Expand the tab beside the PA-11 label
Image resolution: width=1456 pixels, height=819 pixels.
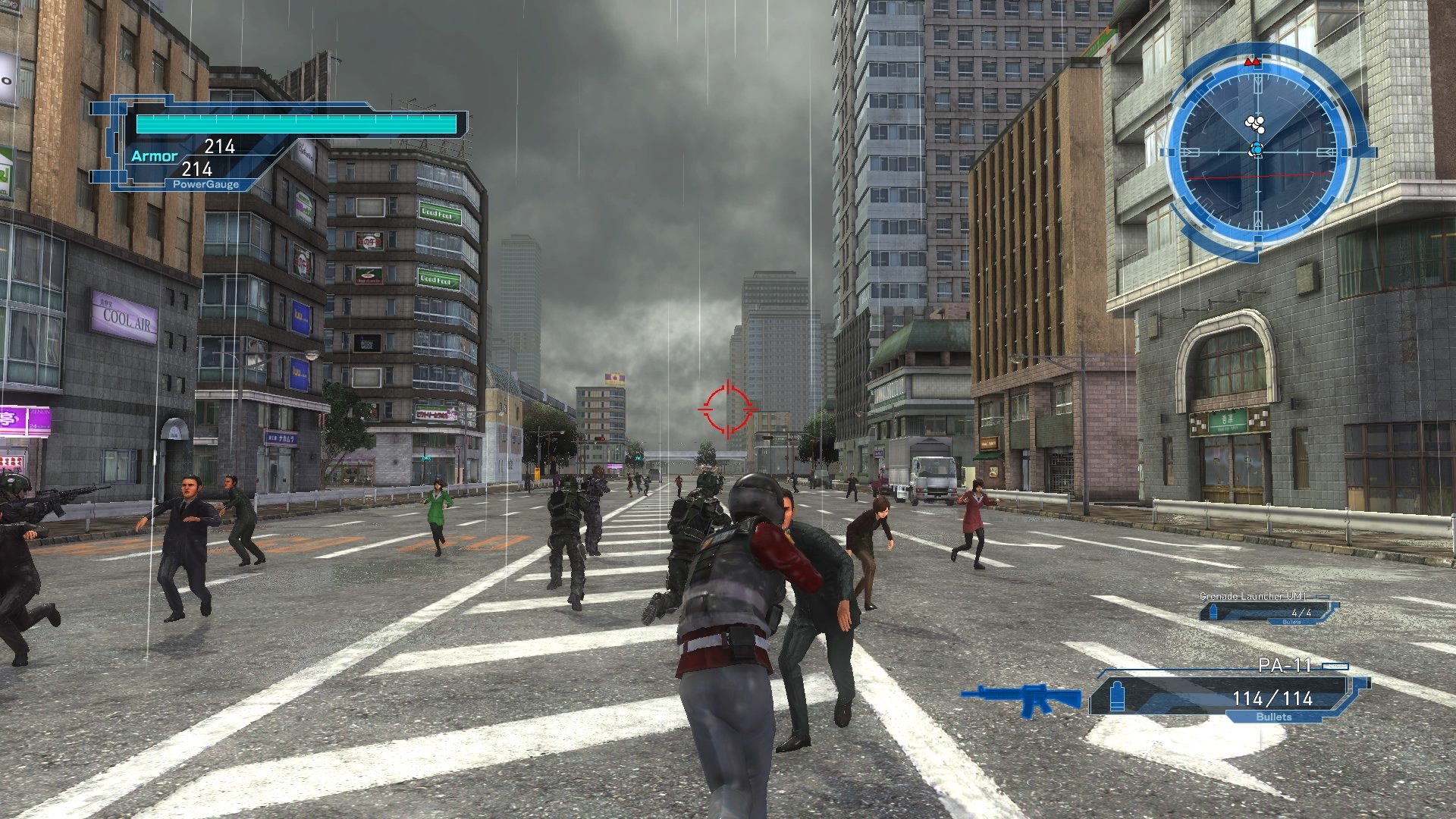coord(1335,666)
